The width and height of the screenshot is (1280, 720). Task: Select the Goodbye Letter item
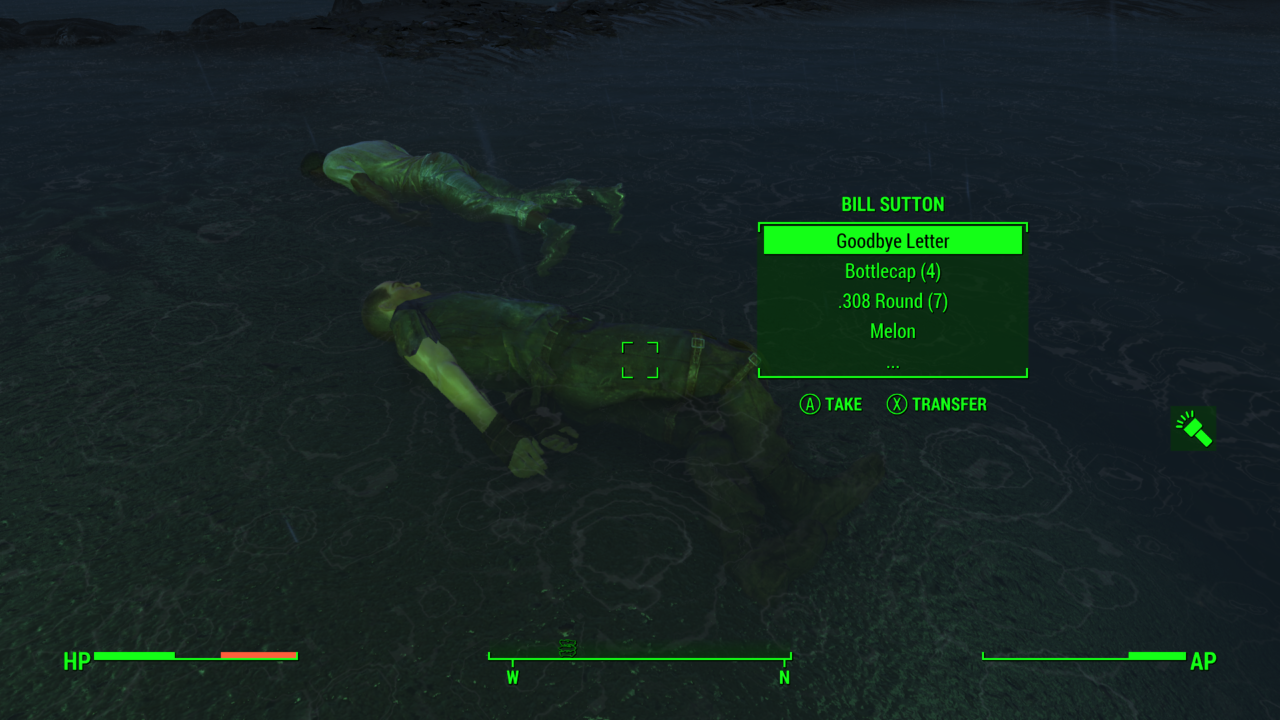(893, 241)
